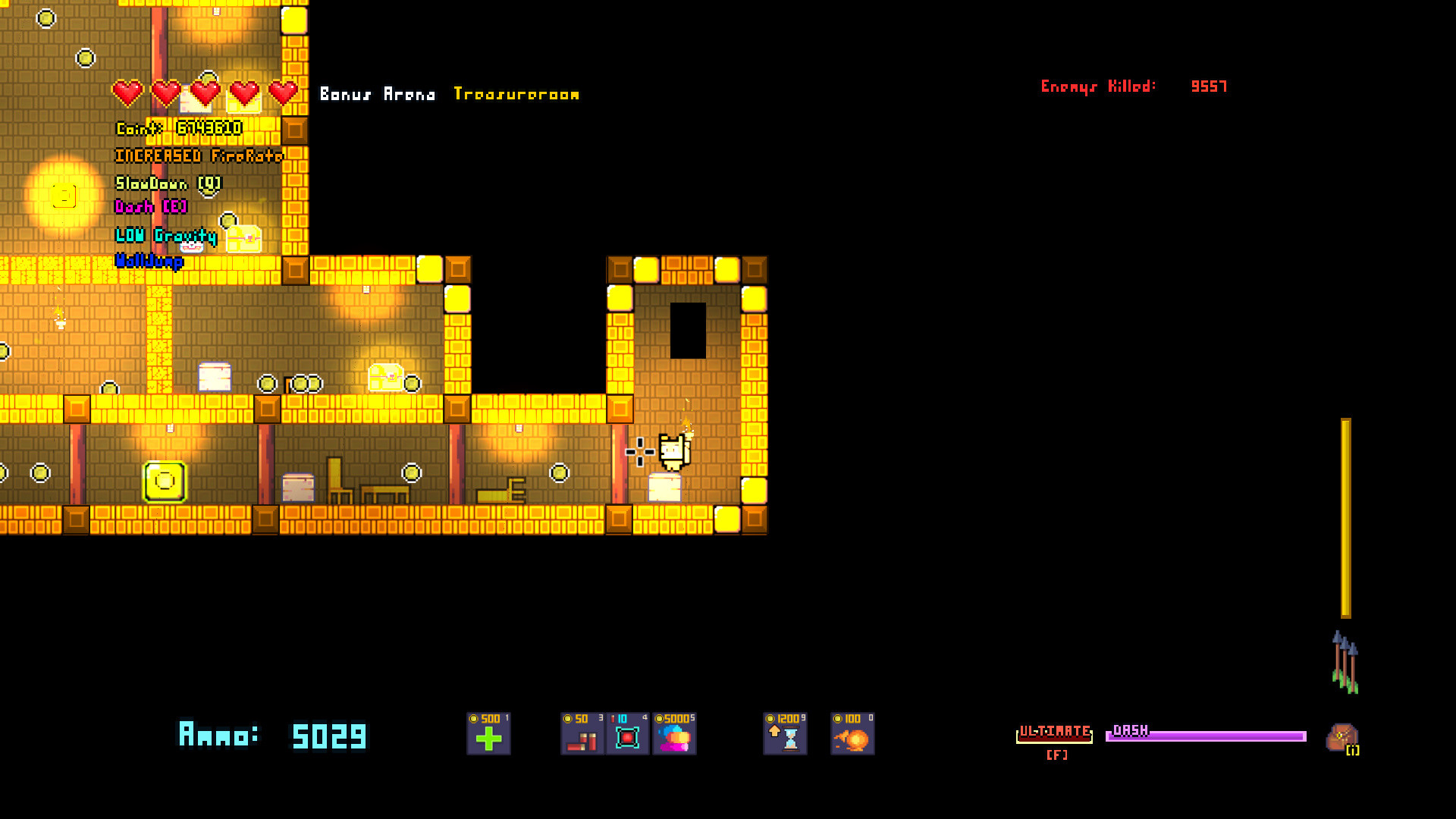The height and width of the screenshot is (819, 1456).
Task: Purchase the hourglass upgrade item
Action: tap(784, 734)
